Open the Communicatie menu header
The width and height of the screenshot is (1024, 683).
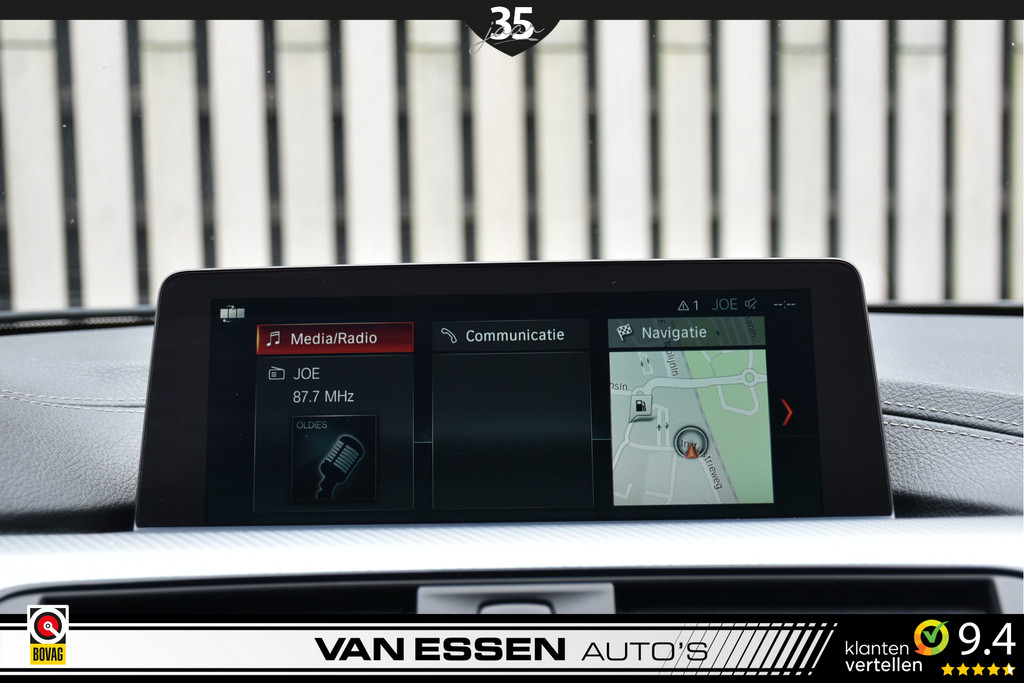(513, 336)
